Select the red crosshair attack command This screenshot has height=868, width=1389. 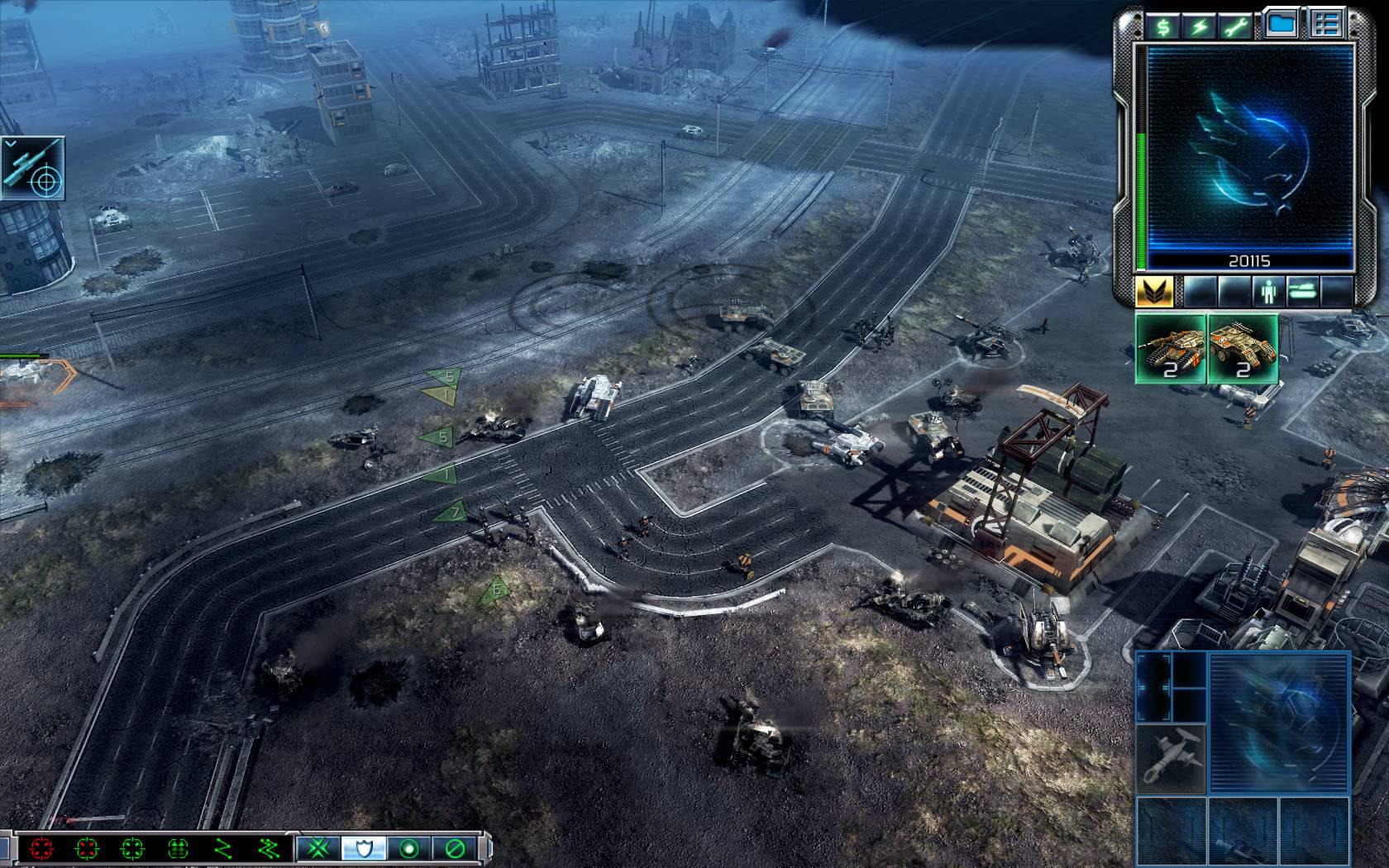[x=41, y=848]
